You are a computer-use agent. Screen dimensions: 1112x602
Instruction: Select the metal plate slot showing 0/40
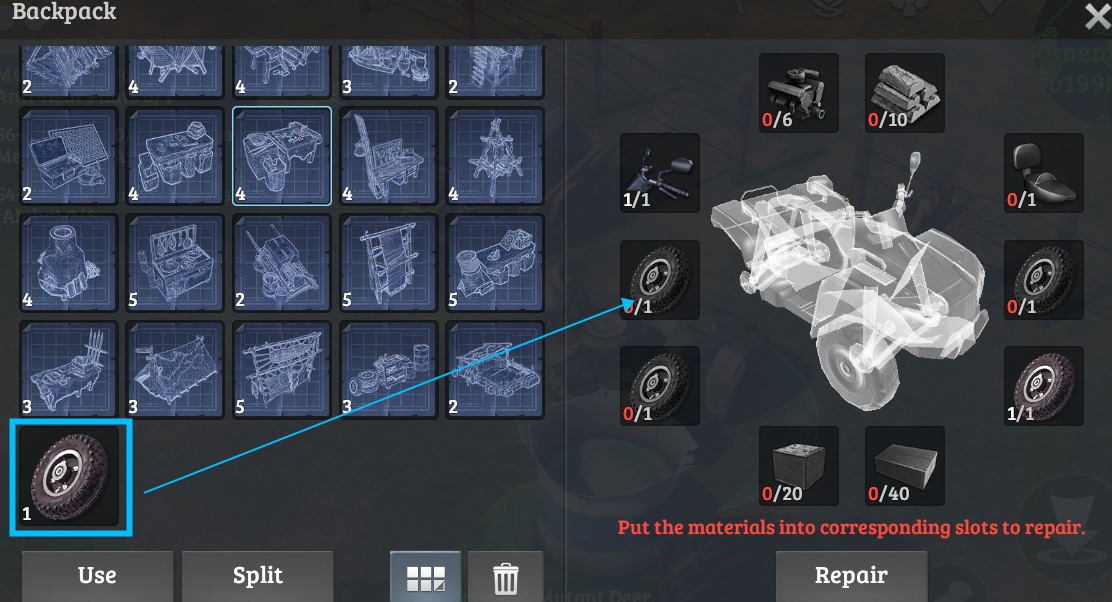click(x=904, y=466)
